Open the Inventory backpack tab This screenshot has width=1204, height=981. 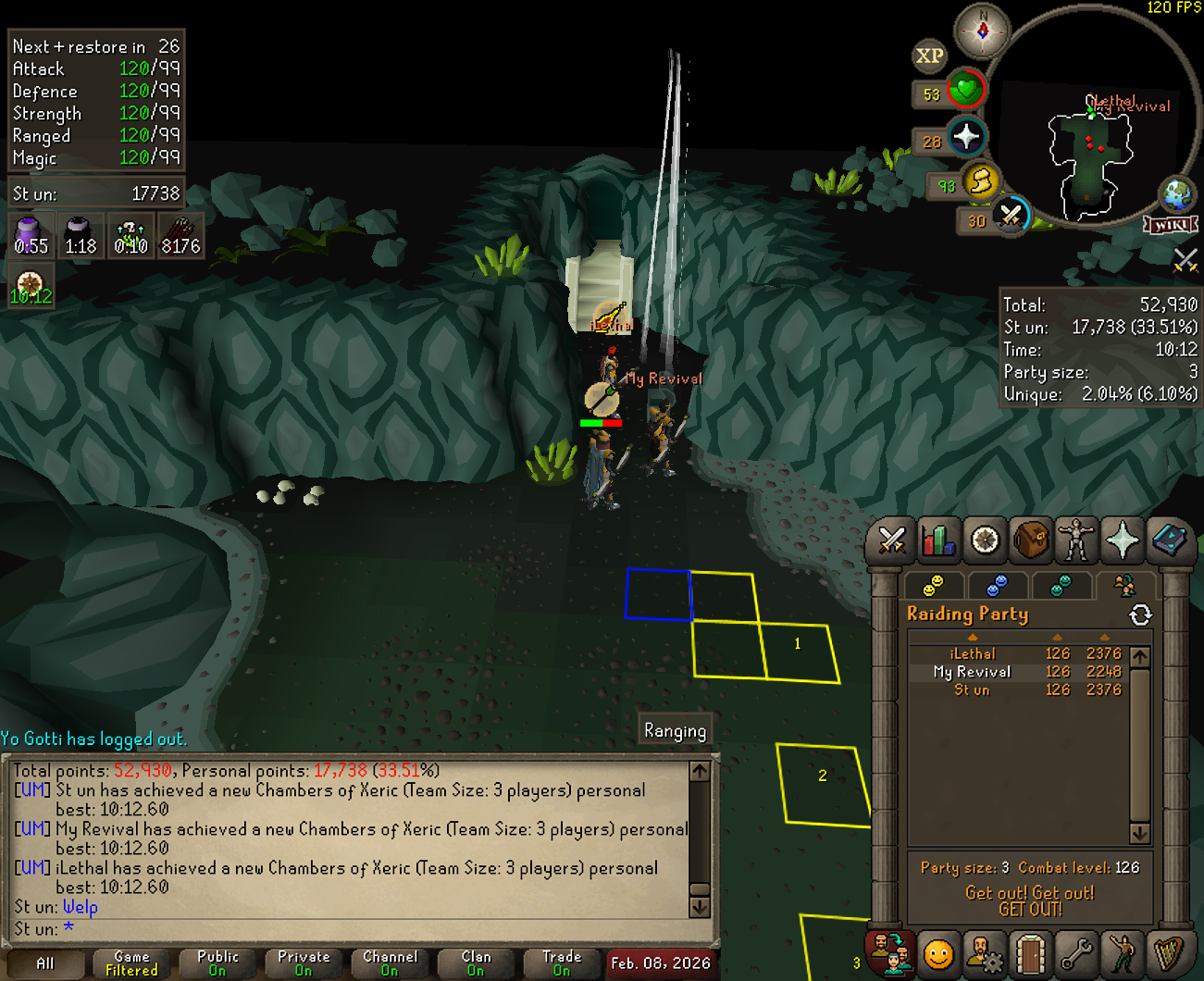click(1030, 540)
